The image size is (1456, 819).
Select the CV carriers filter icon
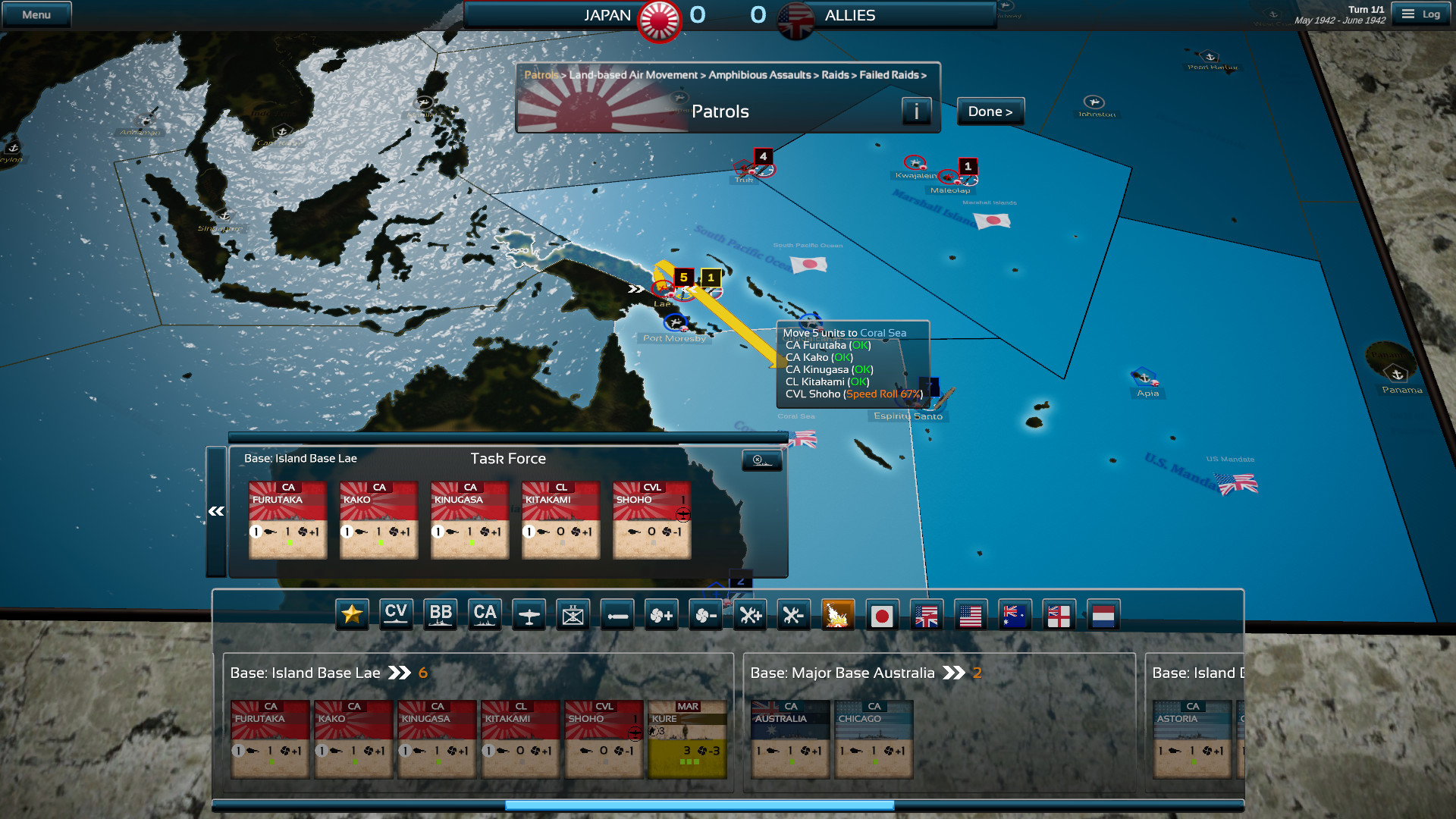[x=396, y=615]
